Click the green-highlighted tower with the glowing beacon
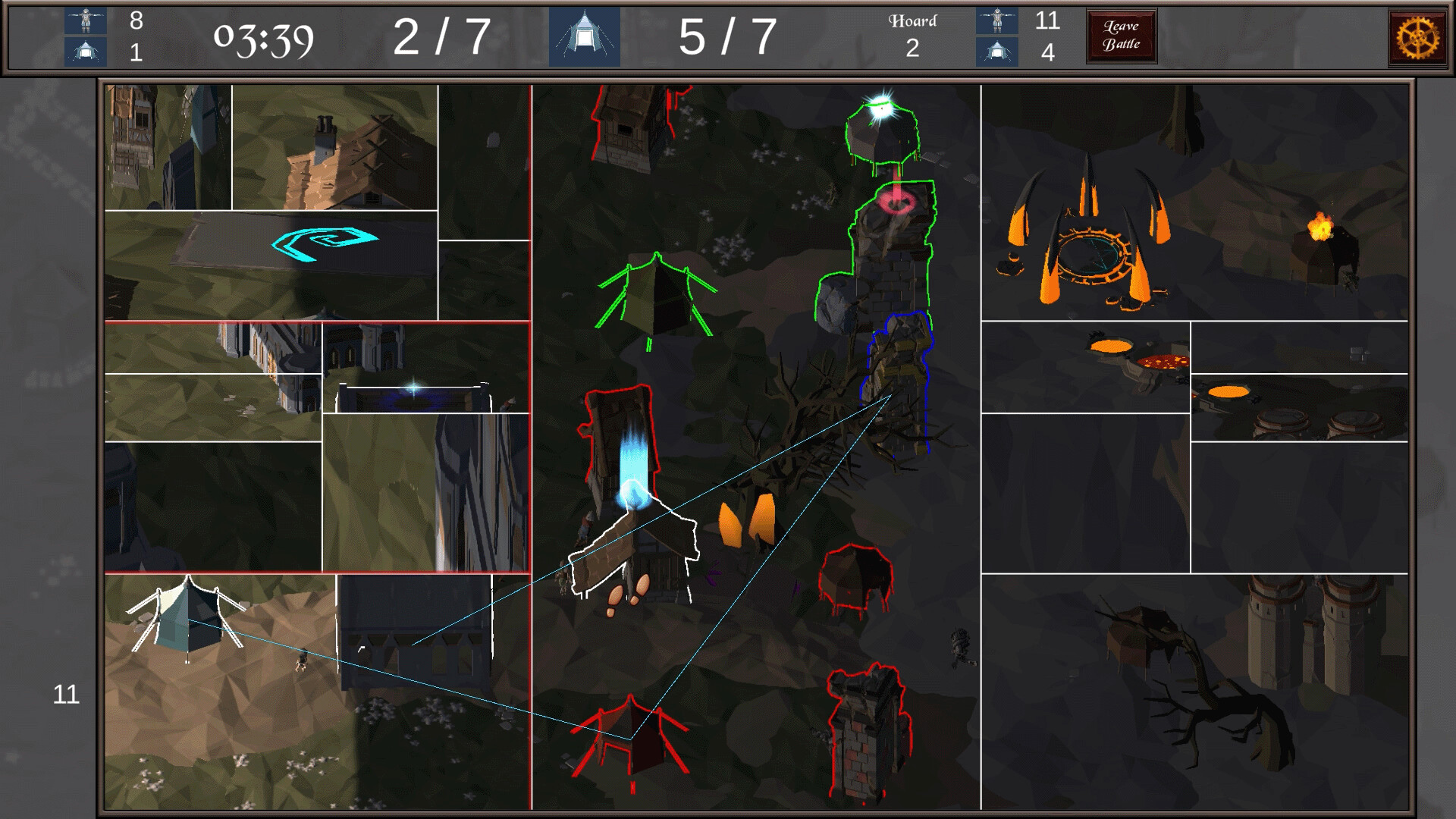Viewport: 1456px width, 819px height. tap(883, 140)
